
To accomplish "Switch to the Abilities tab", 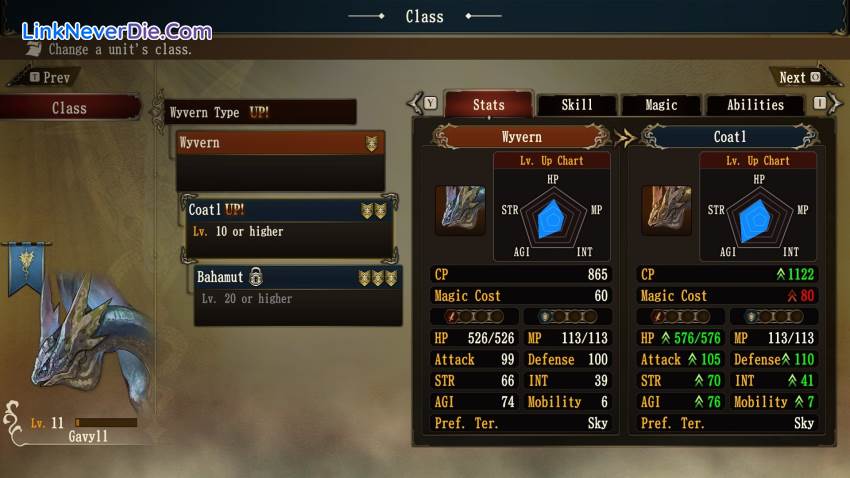I will [755, 105].
